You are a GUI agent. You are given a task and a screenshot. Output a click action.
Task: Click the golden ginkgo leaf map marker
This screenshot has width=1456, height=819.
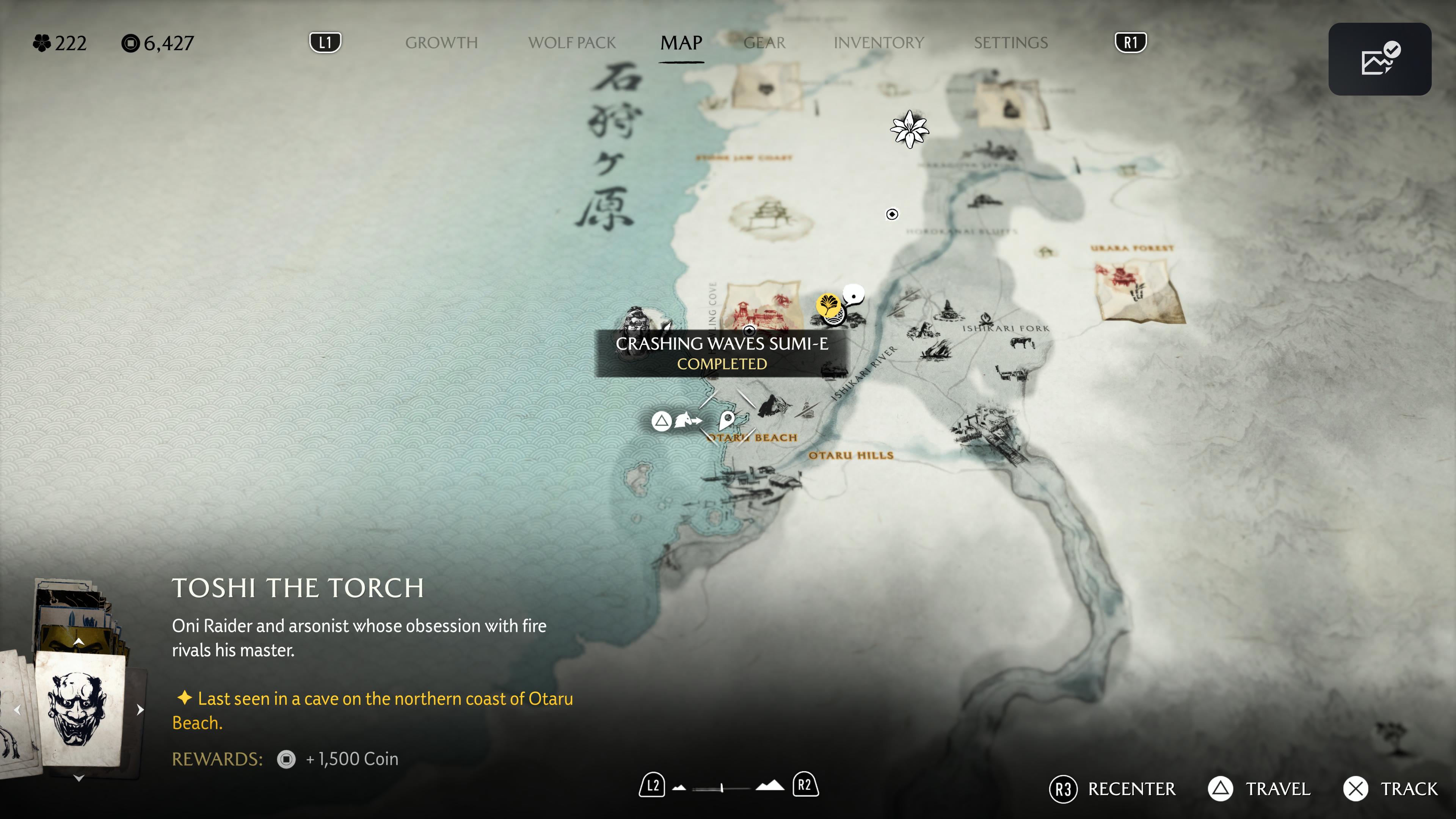(828, 305)
